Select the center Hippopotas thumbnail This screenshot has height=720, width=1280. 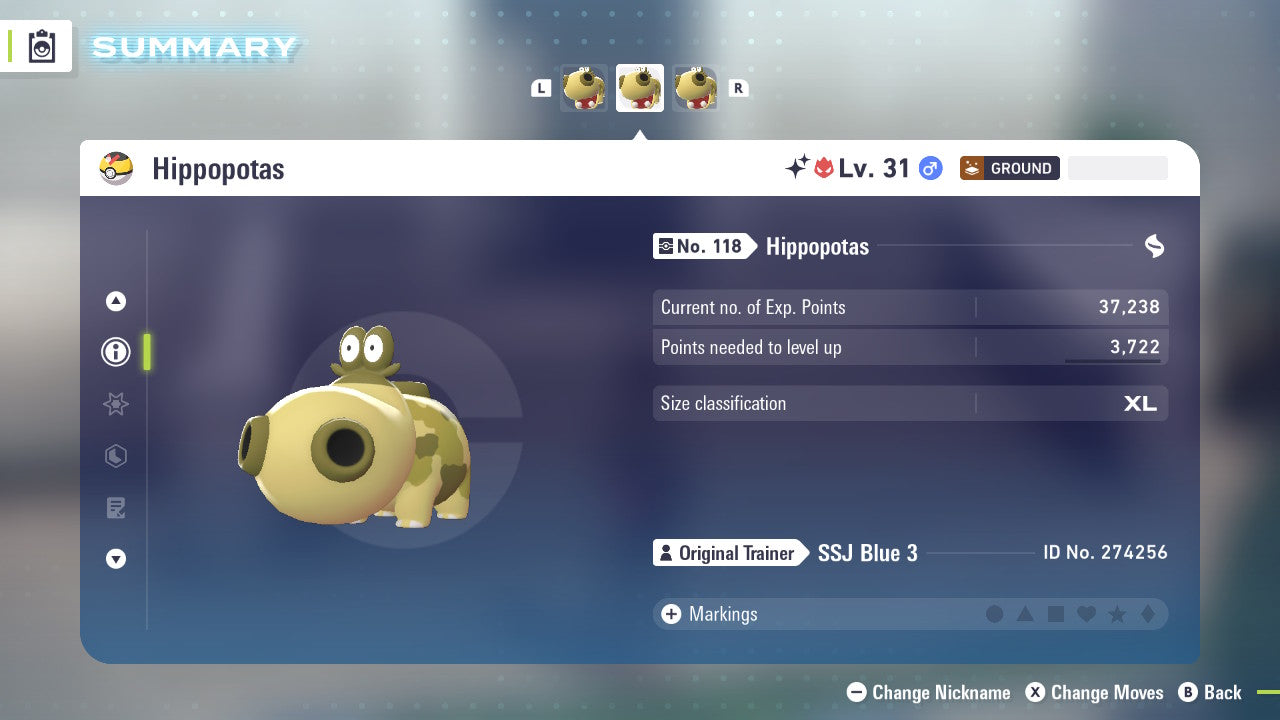(x=639, y=88)
